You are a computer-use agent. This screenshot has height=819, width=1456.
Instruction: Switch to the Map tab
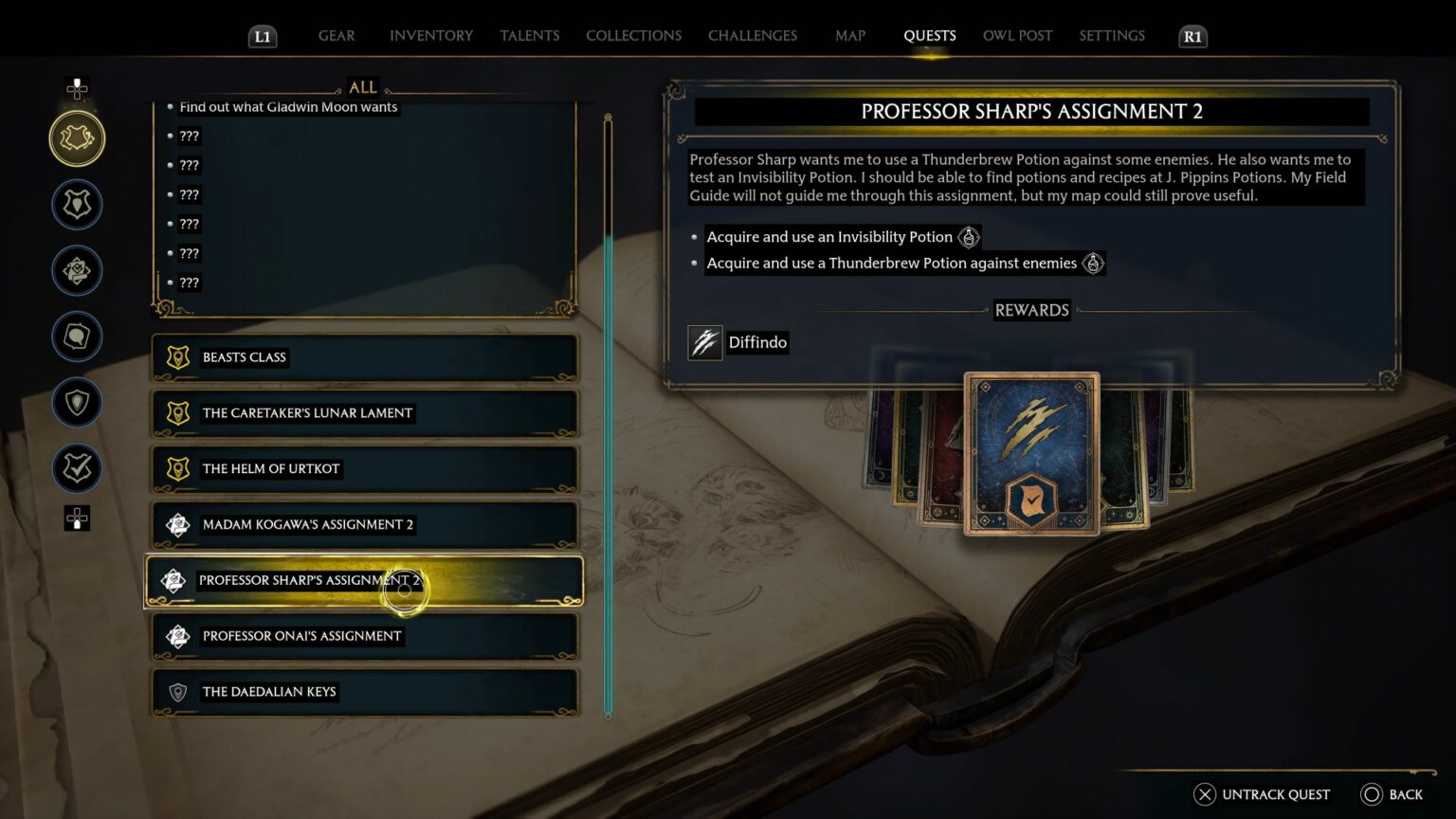pos(849,36)
